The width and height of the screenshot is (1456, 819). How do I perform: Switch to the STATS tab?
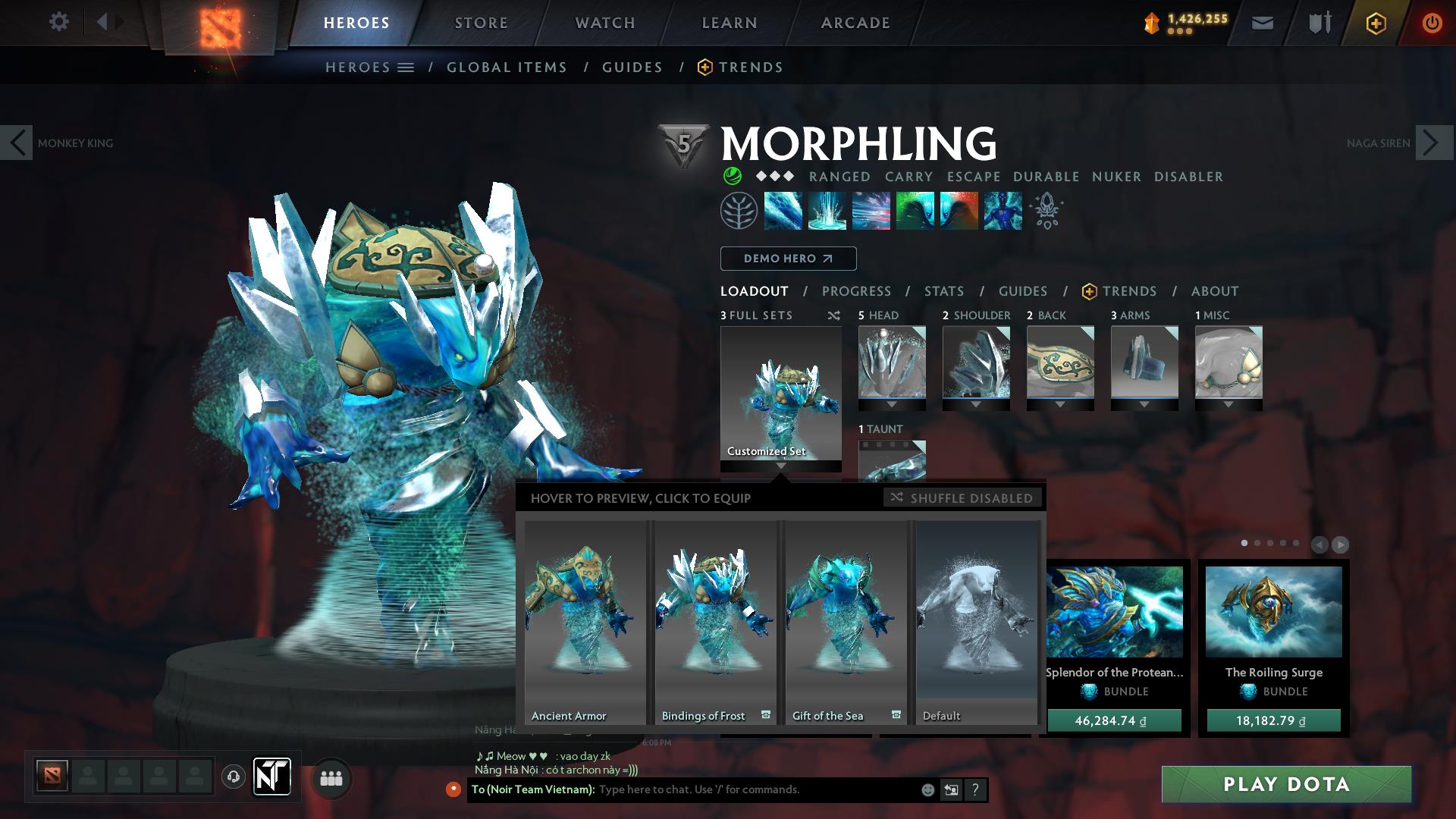tap(943, 291)
